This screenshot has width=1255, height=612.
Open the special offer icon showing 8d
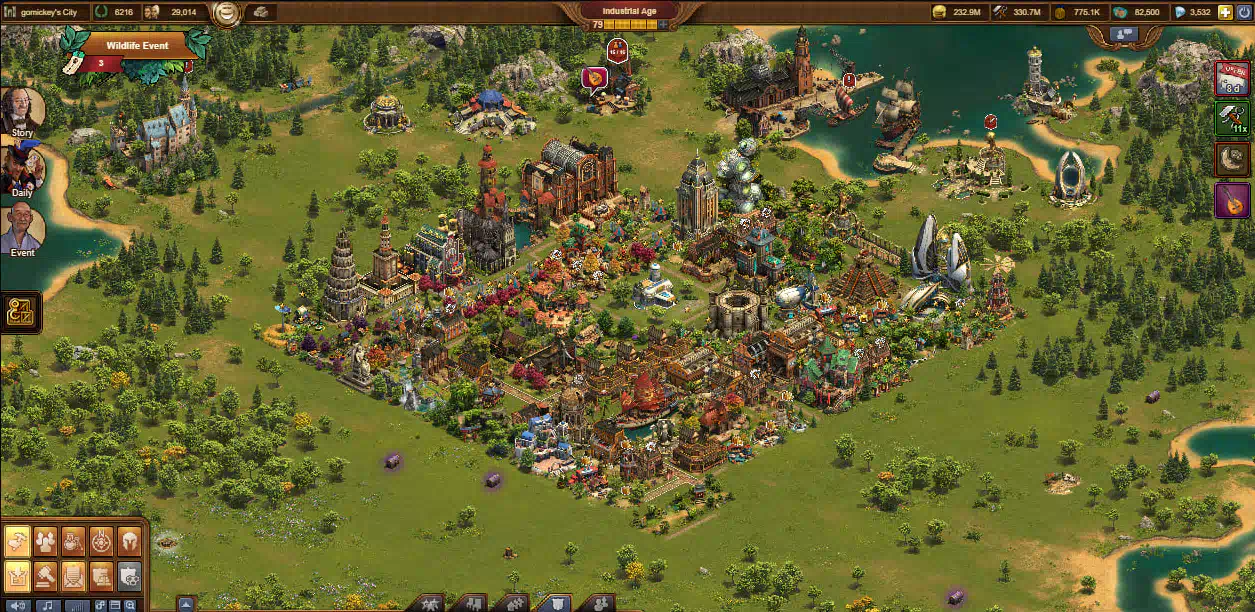[1231, 78]
